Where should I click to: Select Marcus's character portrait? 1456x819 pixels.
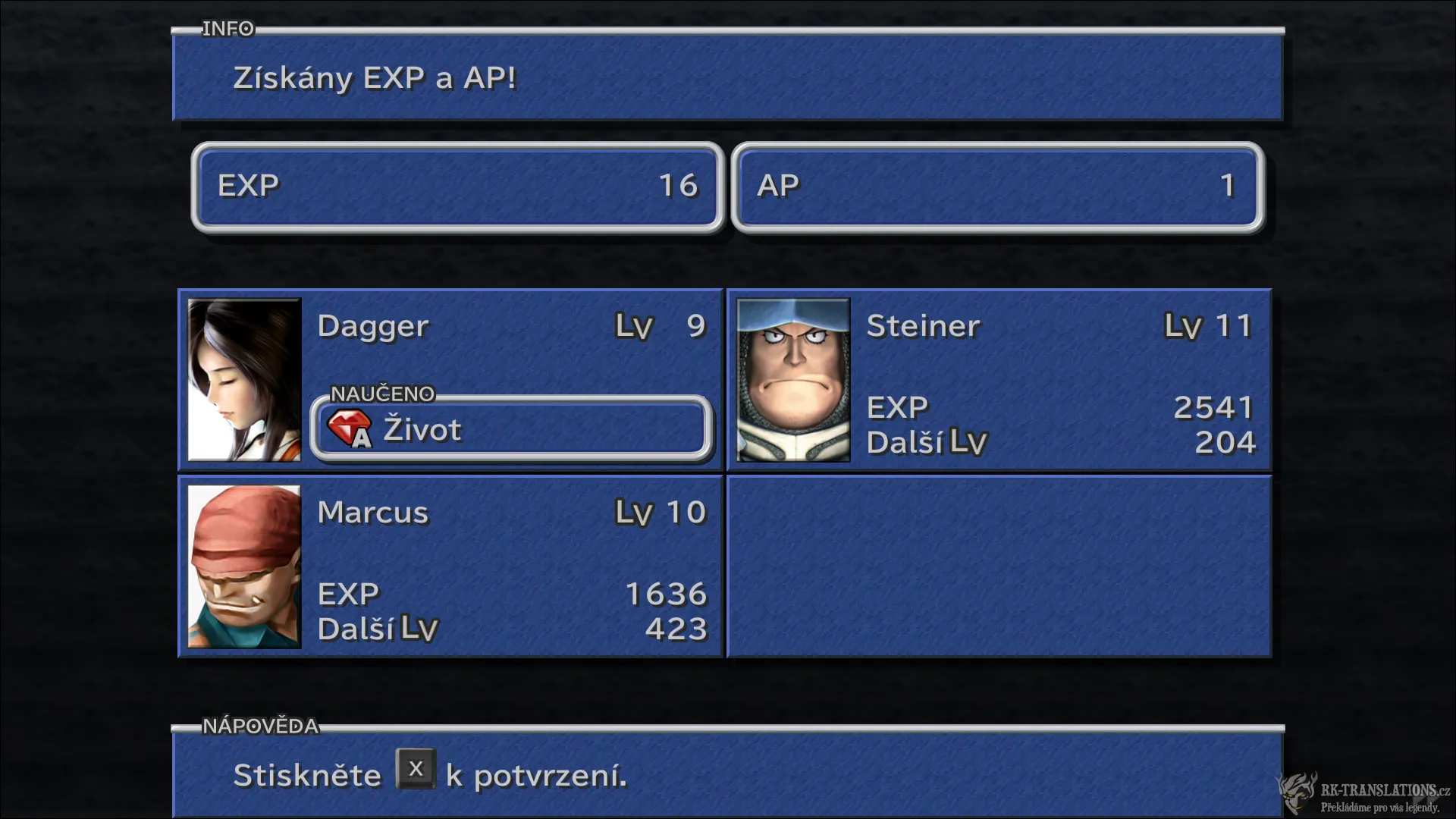(244, 566)
